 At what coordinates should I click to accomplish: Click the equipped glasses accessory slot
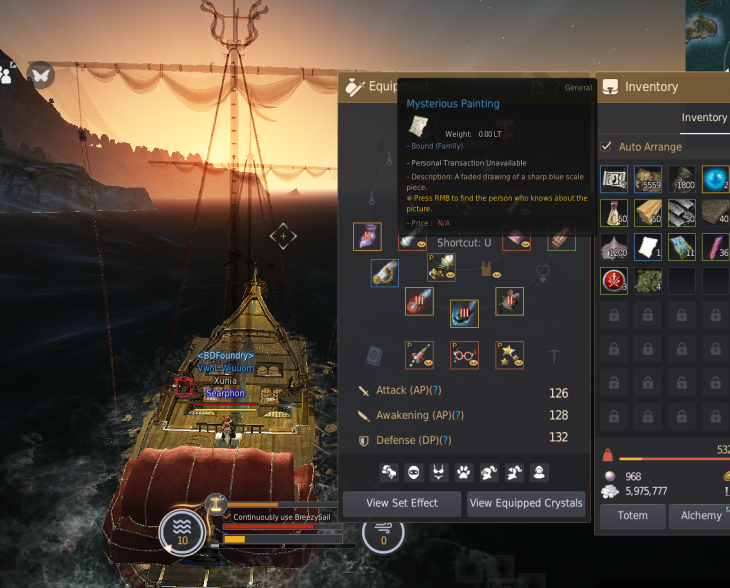click(464, 355)
